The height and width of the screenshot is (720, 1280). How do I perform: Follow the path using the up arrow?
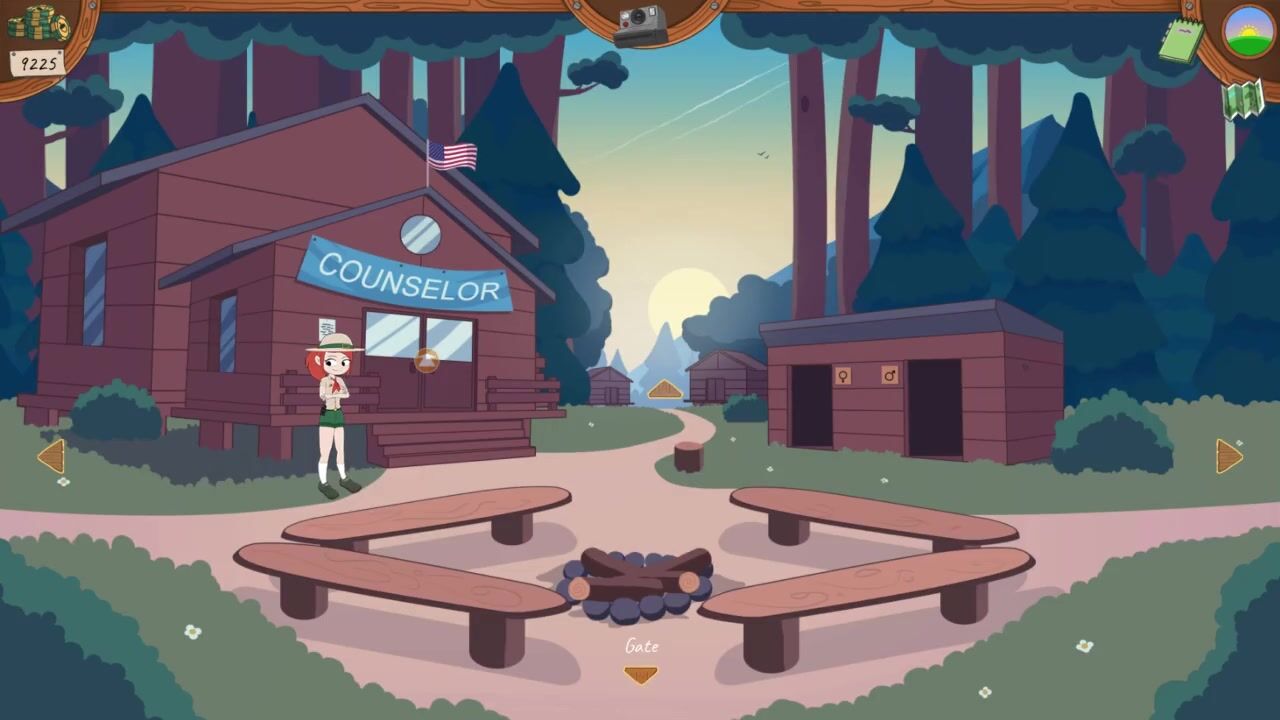(x=665, y=390)
